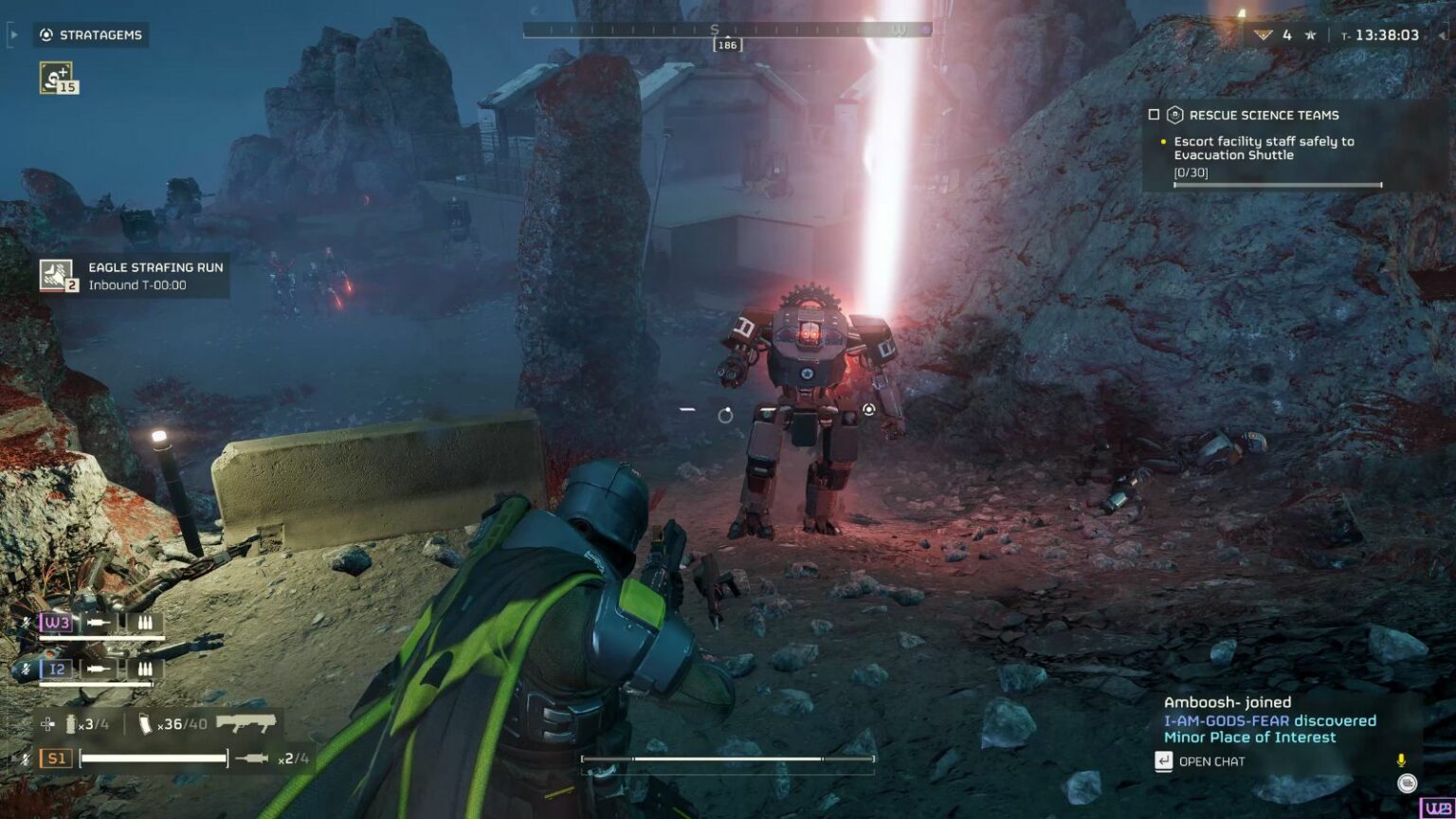The image size is (1456, 819).
Task: Click the compass heading bar
Action: 727,30
